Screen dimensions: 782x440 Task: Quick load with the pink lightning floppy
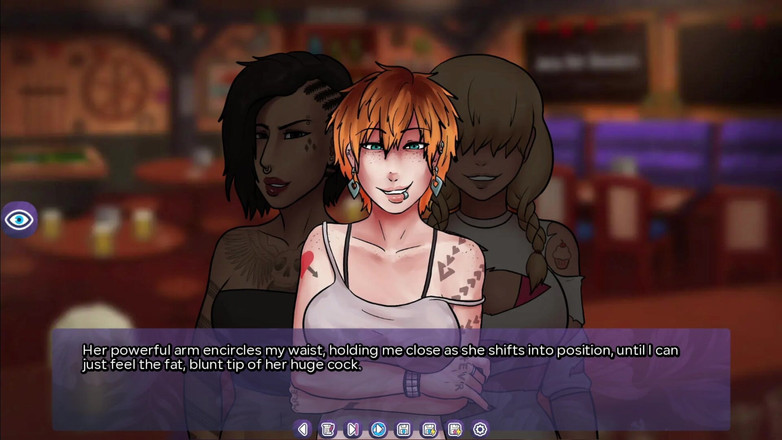coord(455,429)
